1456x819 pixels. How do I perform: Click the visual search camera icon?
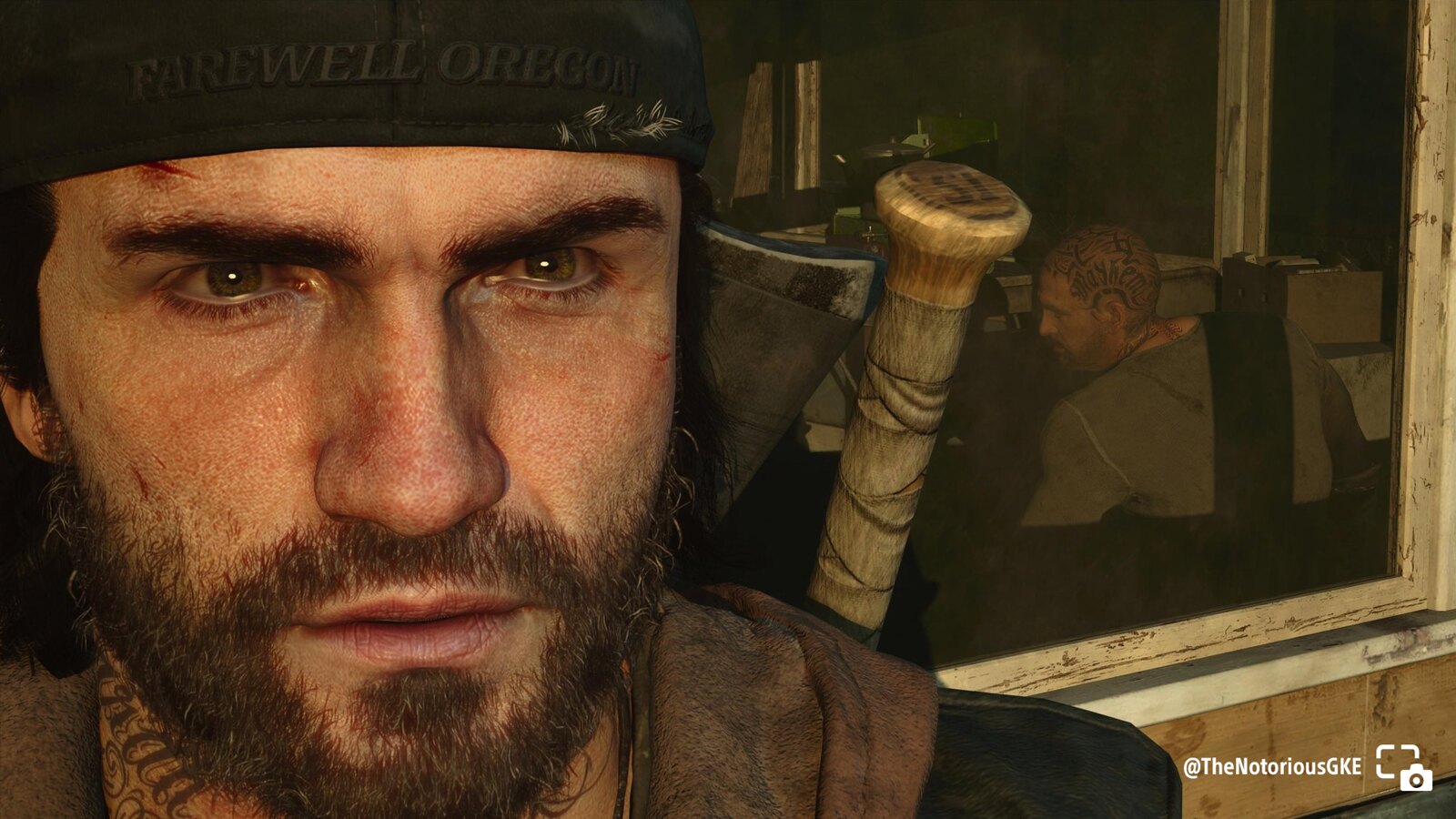[x=1403, y=766]
